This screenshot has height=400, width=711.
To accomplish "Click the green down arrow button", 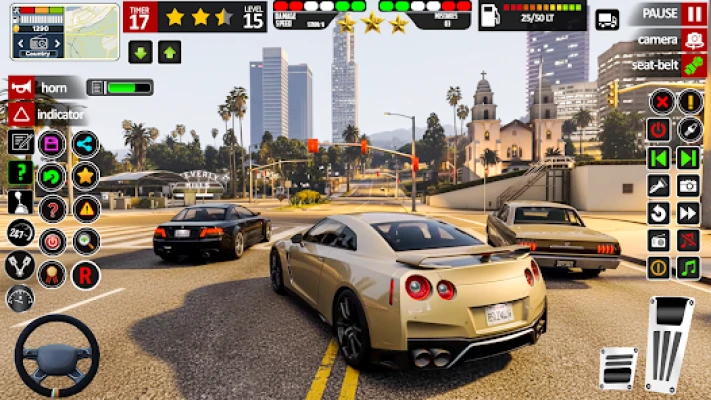I will [x=141, y=52].
